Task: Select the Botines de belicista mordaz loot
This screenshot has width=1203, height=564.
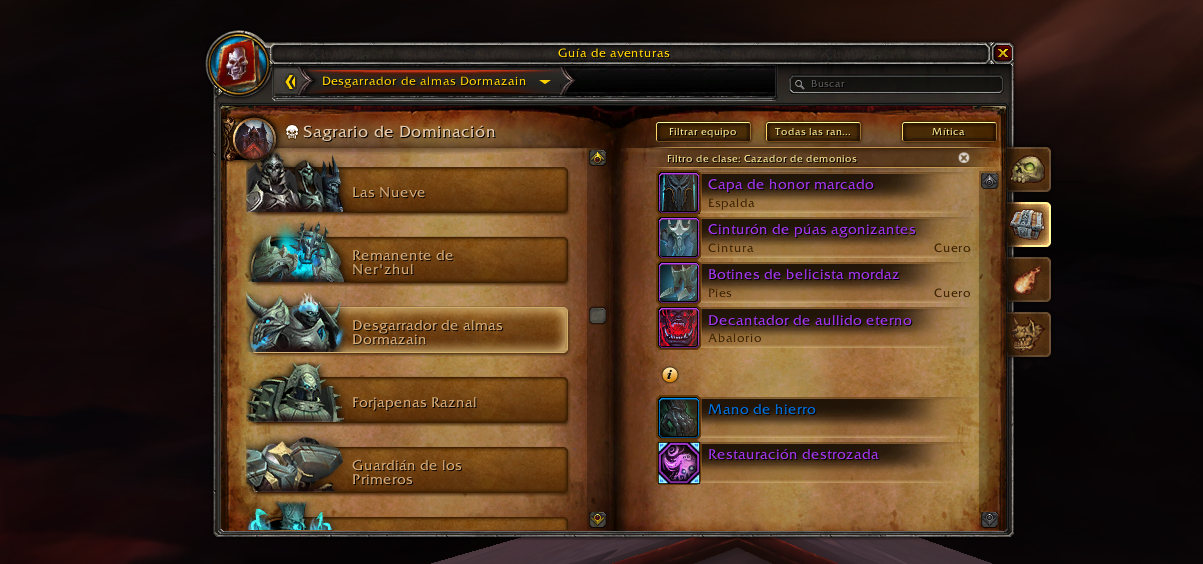Action: [803, 275]
